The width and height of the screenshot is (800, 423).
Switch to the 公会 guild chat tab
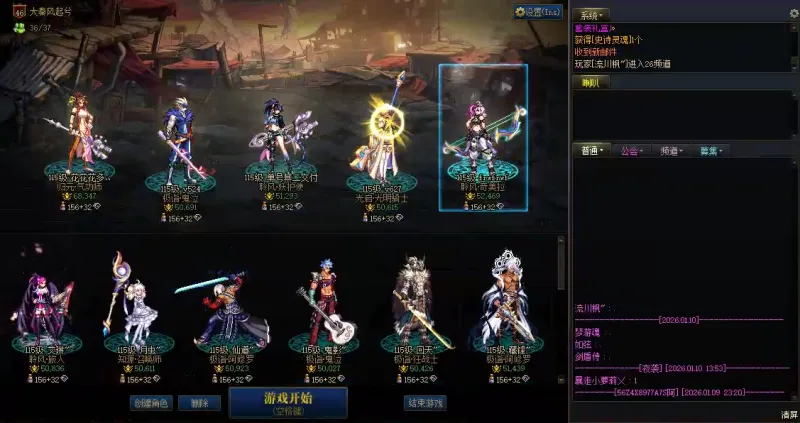pos(630,151)
